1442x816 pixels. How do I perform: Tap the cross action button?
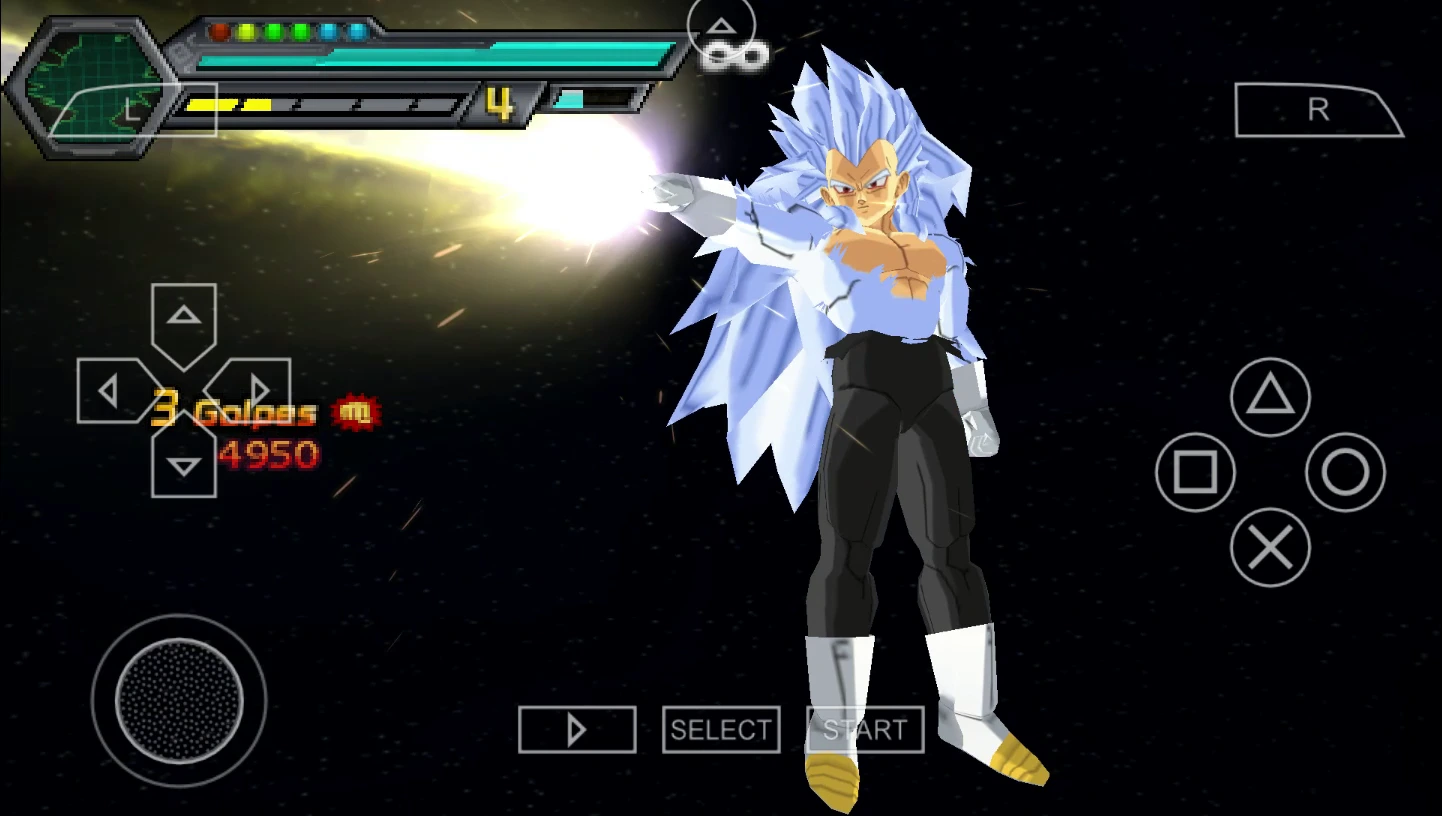point(1270,547)
